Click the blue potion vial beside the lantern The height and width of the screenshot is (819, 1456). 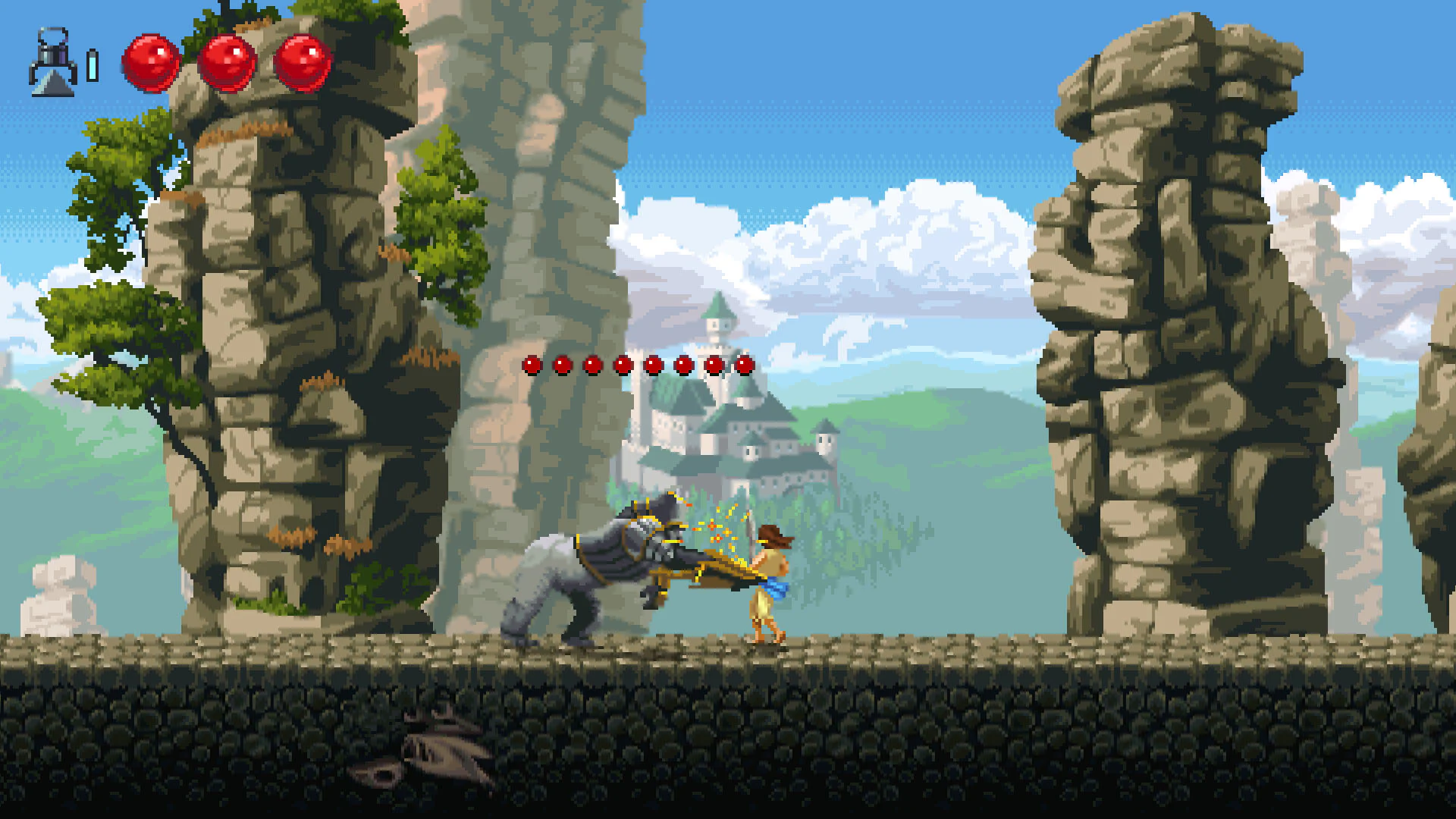[x=93, y=64]
